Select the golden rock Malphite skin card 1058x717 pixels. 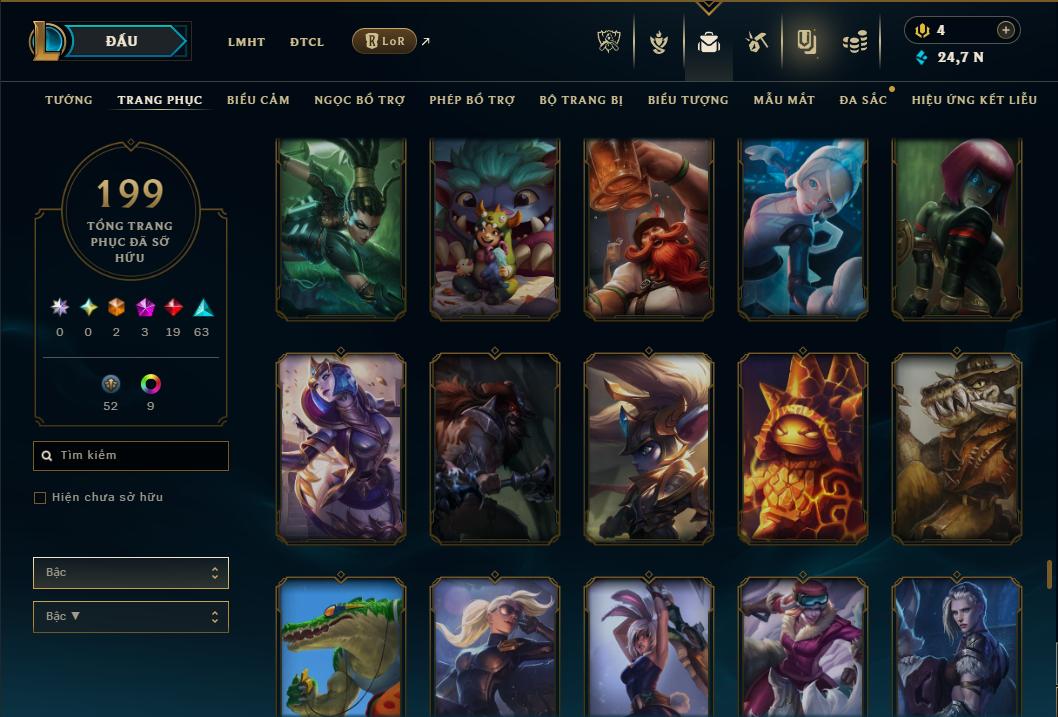coord(803,448)
